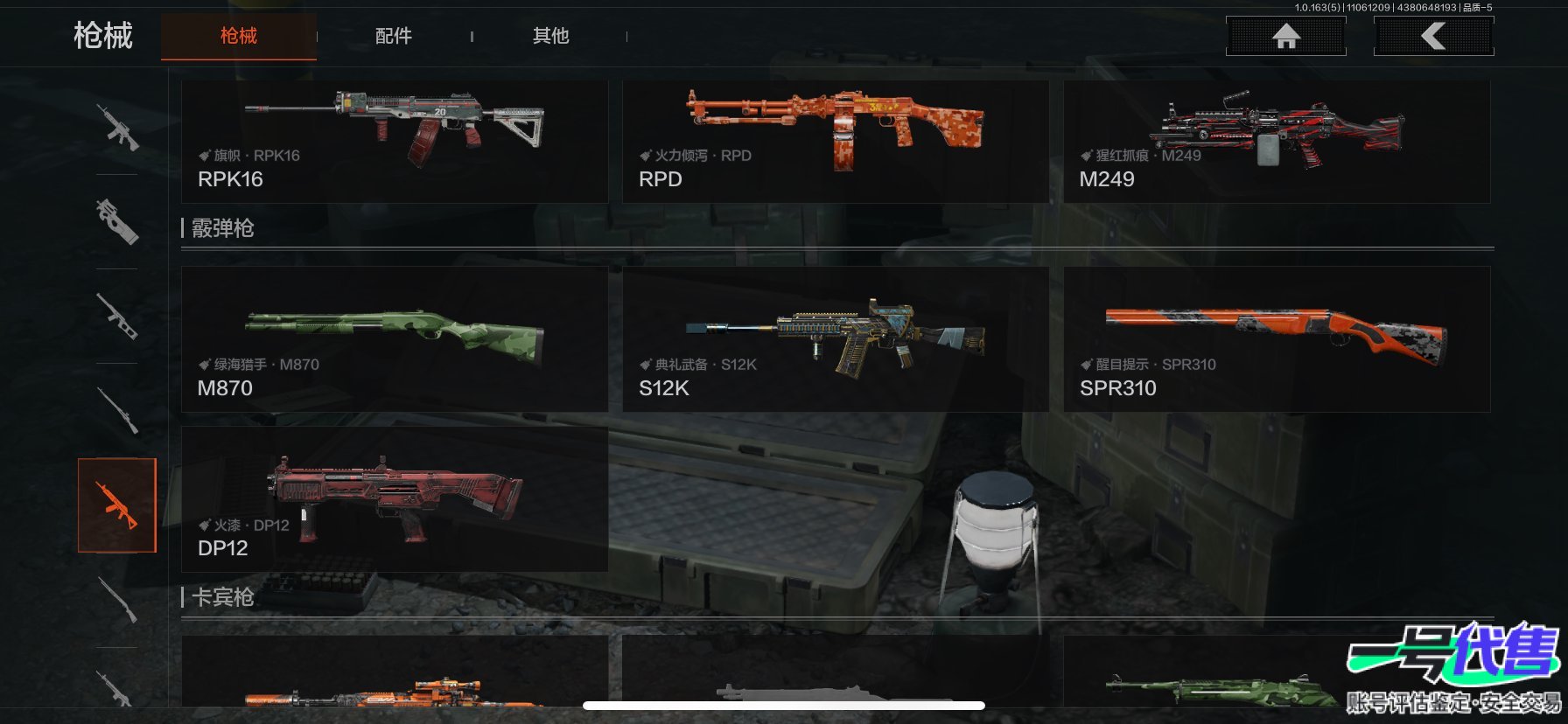Go to the home screen
The image size is (1568, 724).
click(1285, 36)
